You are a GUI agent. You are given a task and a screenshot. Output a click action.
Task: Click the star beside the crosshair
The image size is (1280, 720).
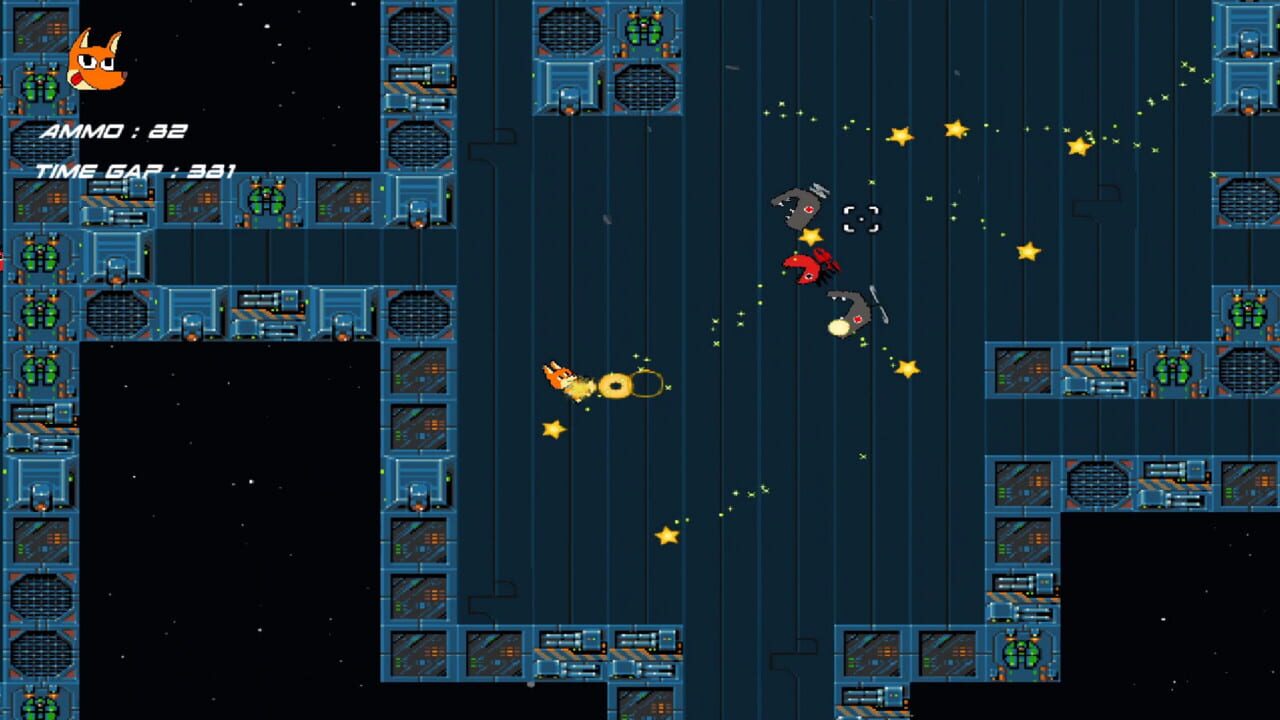[x=814, y=238]
